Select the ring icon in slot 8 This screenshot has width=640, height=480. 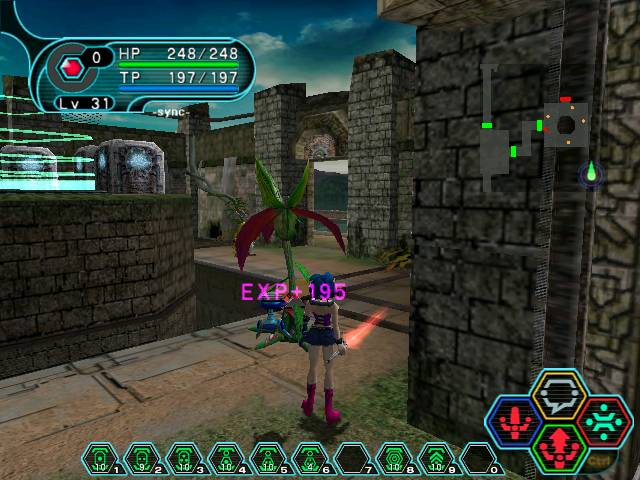pyautogui.click(x=394, y=459)
